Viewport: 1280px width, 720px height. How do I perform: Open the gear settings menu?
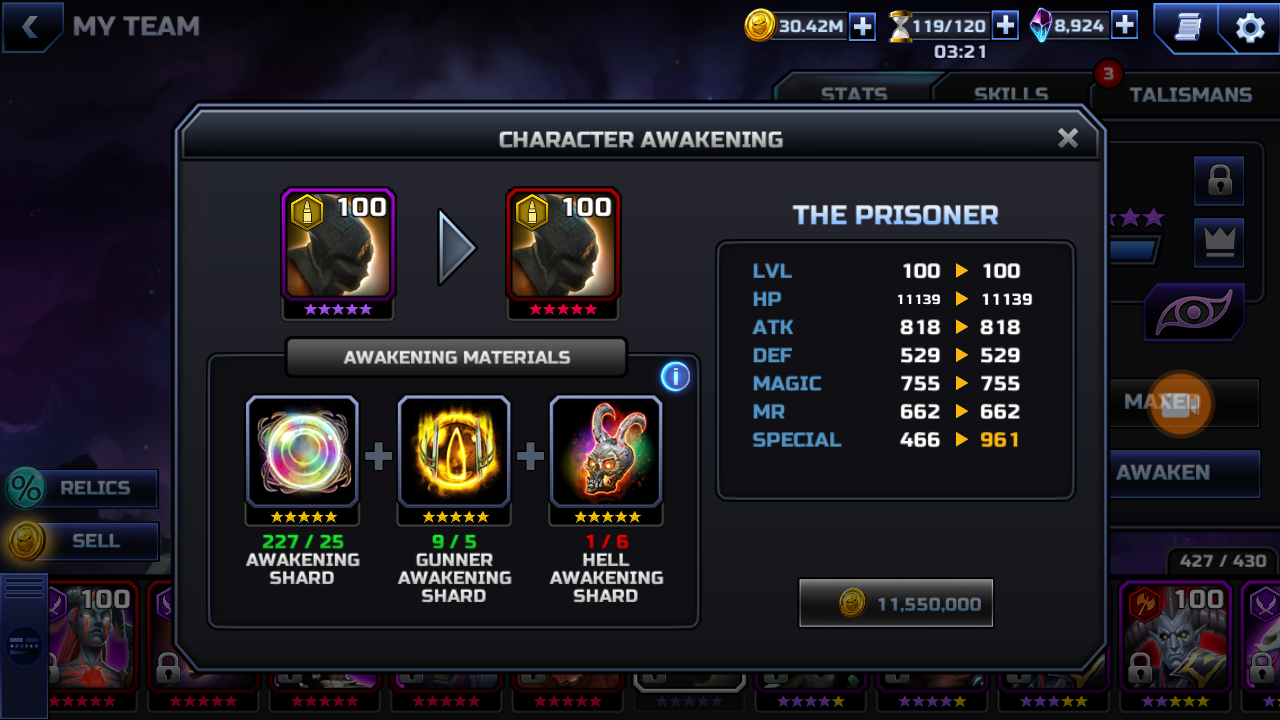click(1250, 28)
